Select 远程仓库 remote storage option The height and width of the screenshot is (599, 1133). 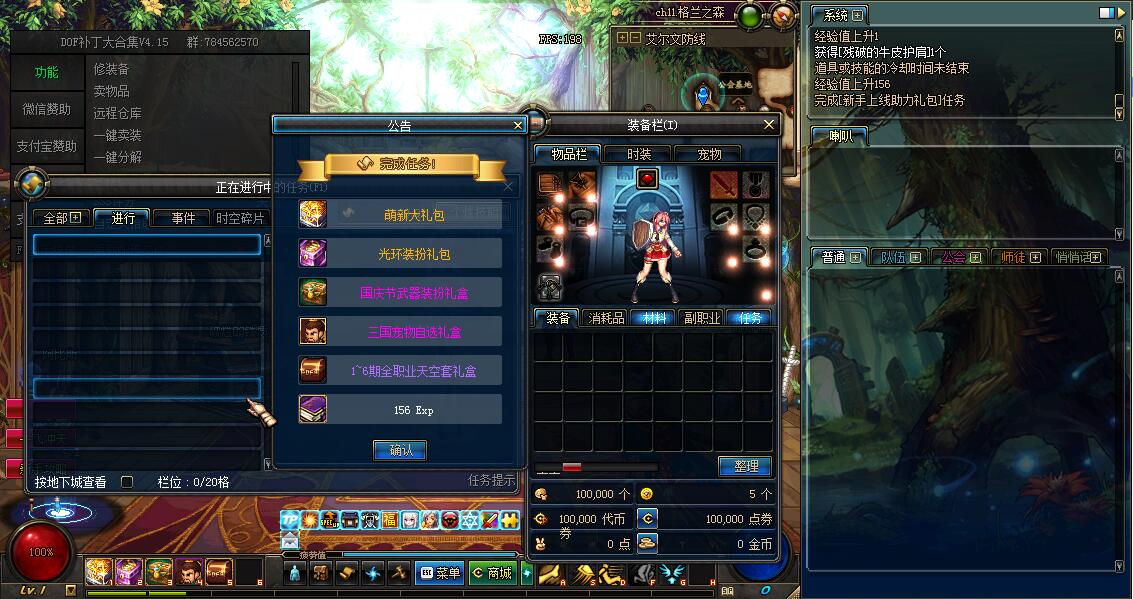coord(117,113)
